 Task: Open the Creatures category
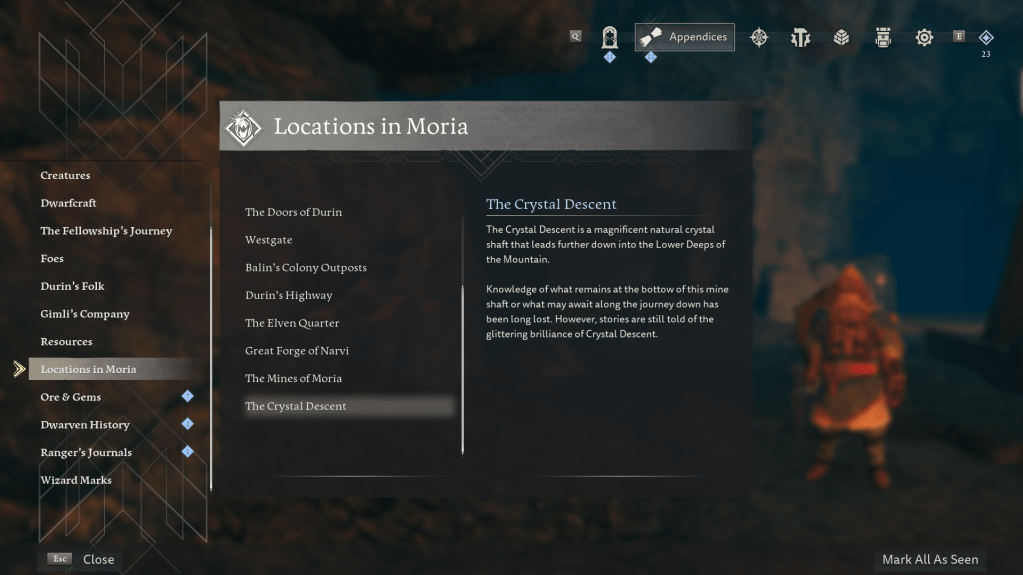[66, 176]
